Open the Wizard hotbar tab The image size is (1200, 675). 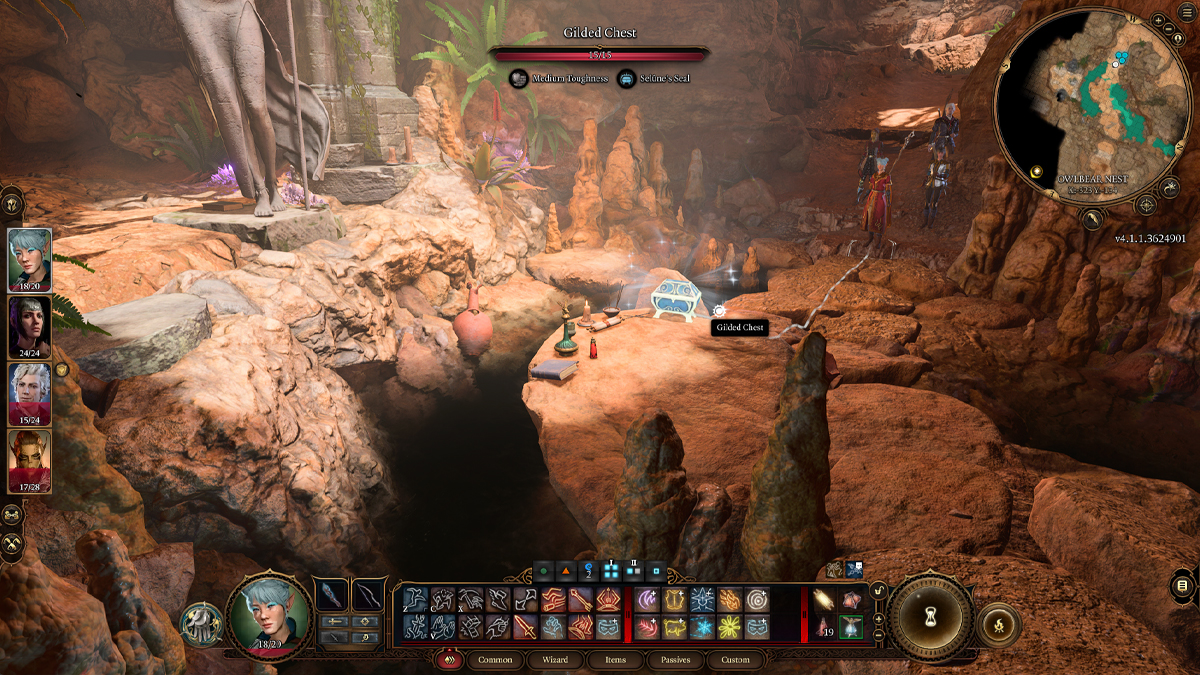point(555,660)
